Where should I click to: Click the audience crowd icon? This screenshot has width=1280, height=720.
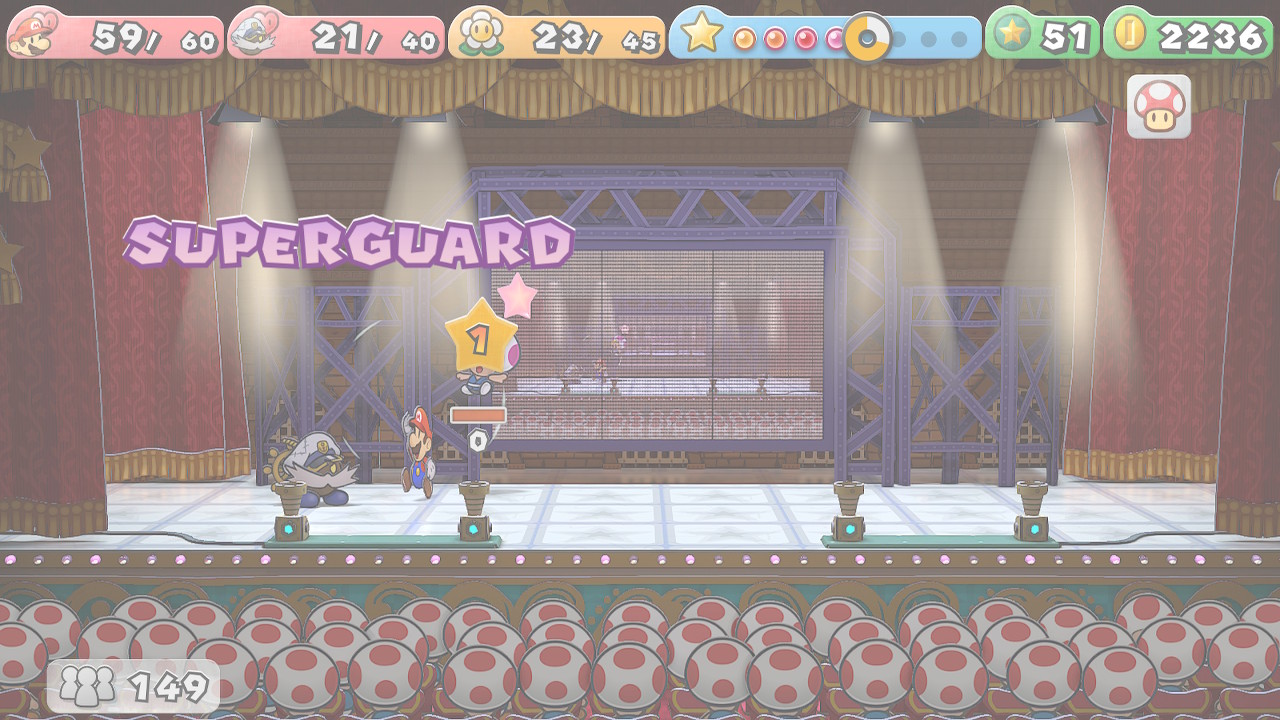coord(86,686)
